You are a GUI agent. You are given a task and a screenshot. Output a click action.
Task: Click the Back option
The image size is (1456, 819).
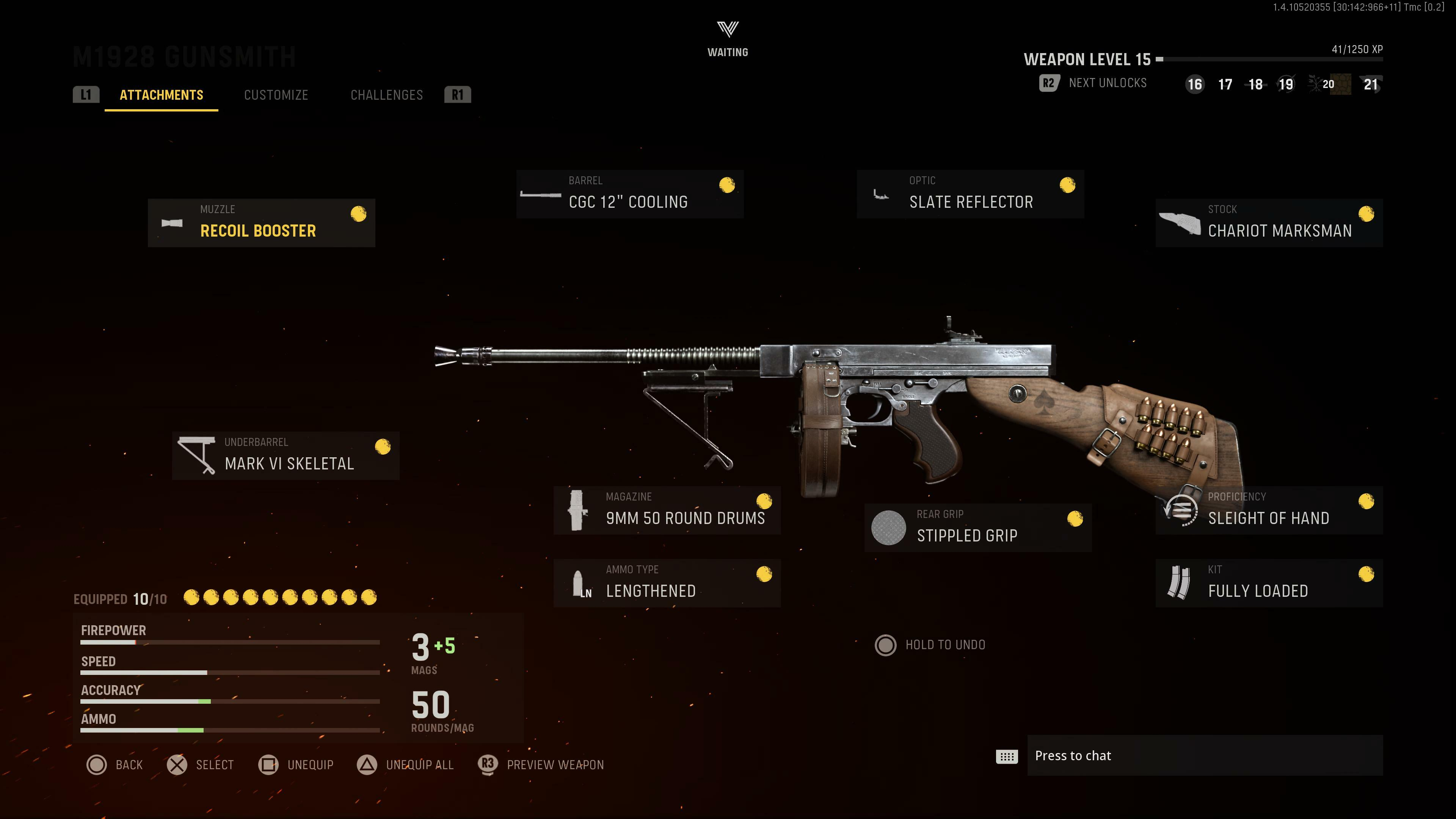[x=115, y=765]
